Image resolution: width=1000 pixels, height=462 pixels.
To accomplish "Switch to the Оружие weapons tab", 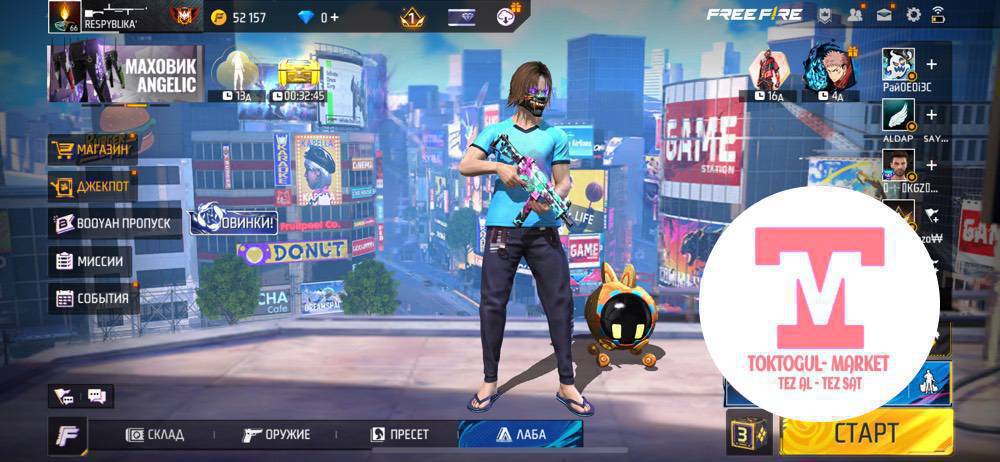I will coord(277,434).
